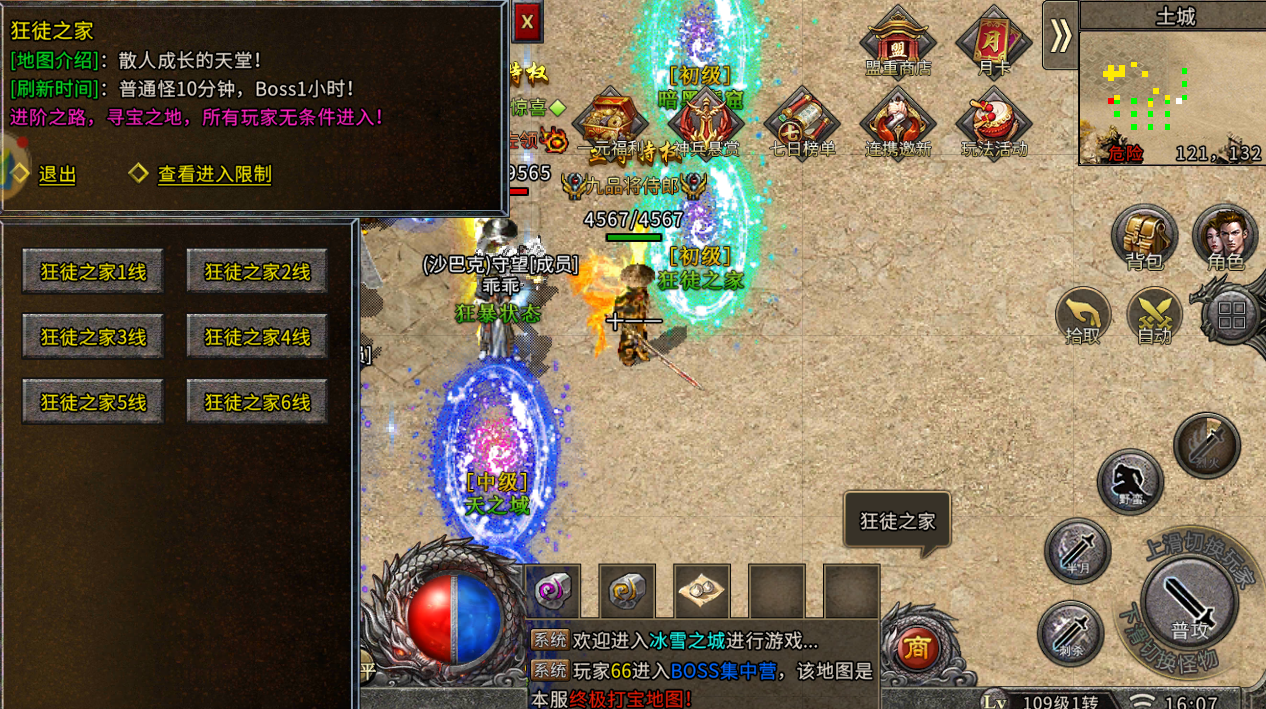This screenshot has height=709, width=1266.
Task: Activate the 野蛮 charge skill
Action: pyautogui.click(x=1130, y=481)
